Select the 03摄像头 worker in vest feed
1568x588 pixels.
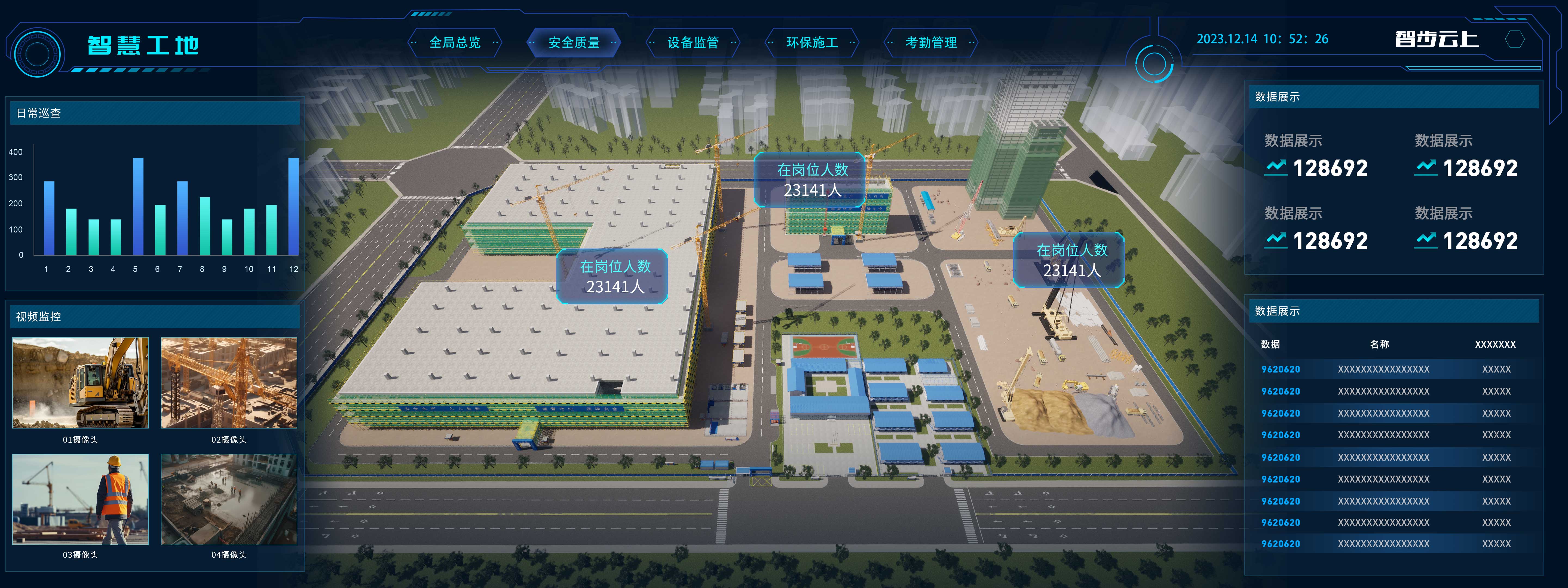pos(80,499)
